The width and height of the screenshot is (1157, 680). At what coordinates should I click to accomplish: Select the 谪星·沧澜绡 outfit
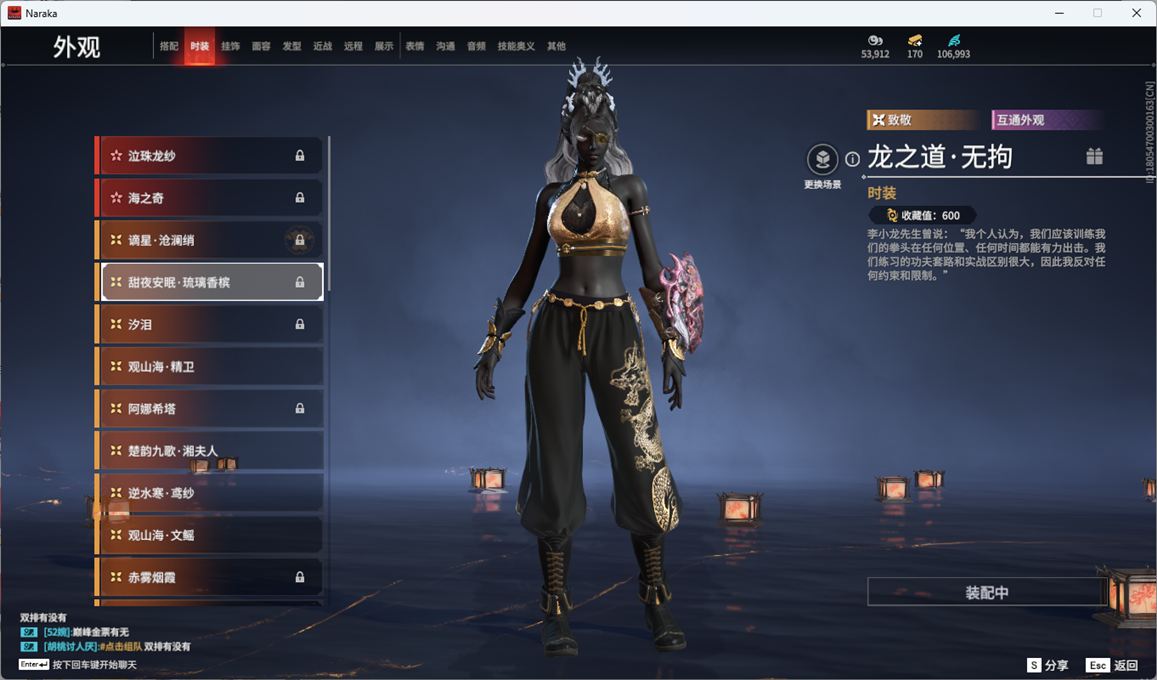click(210, 240)
